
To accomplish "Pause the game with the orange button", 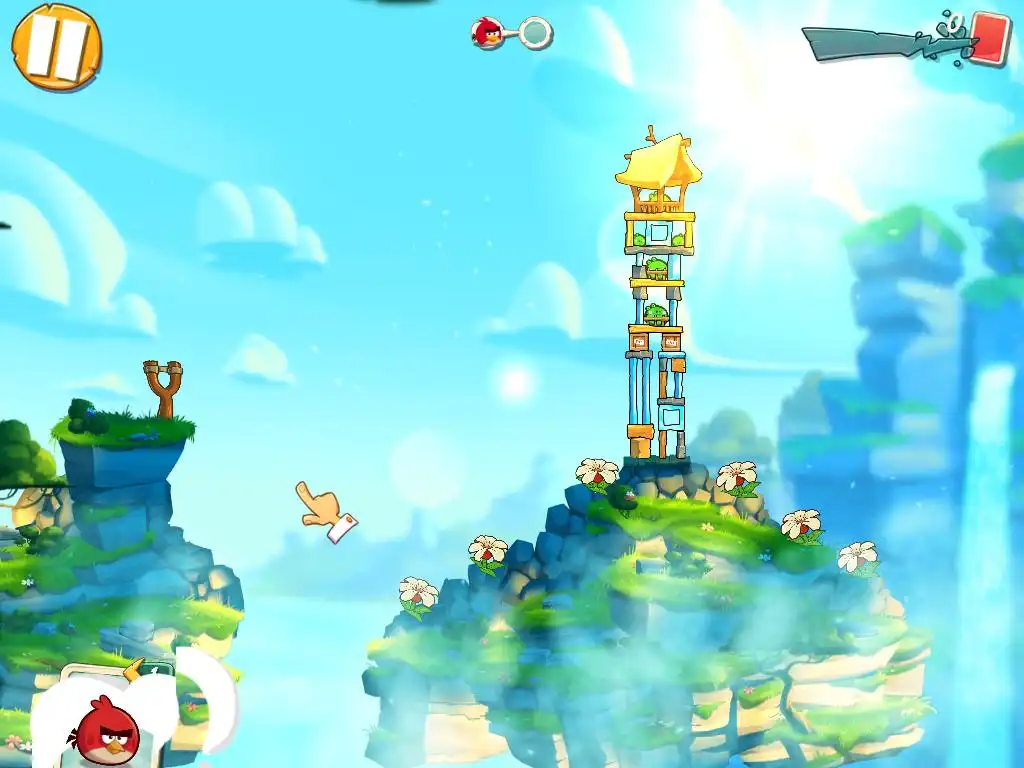I will tap(56, 46).
